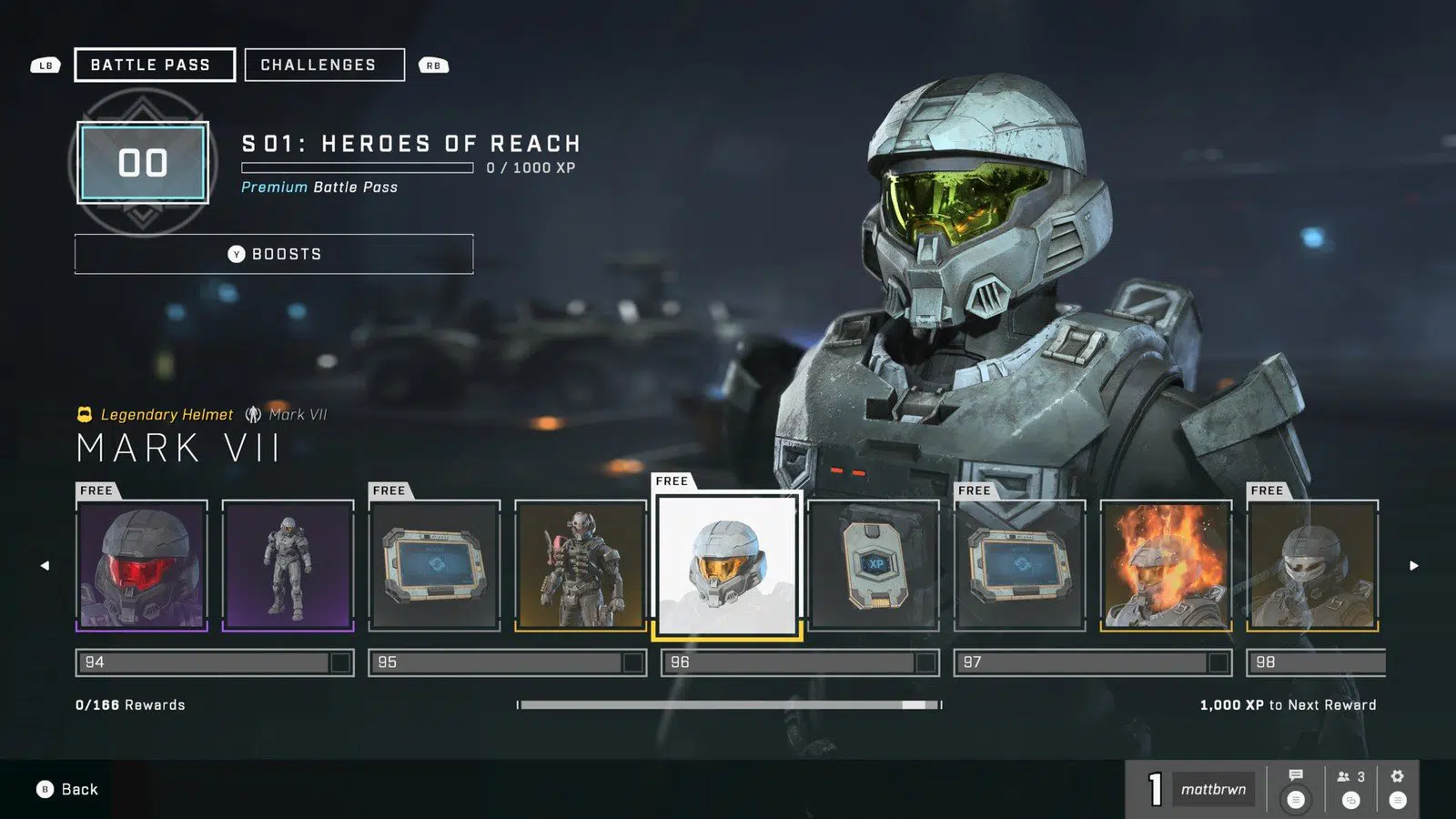Open the friends list showing 3
The image size is (1456, 819).
[1350, 788]
